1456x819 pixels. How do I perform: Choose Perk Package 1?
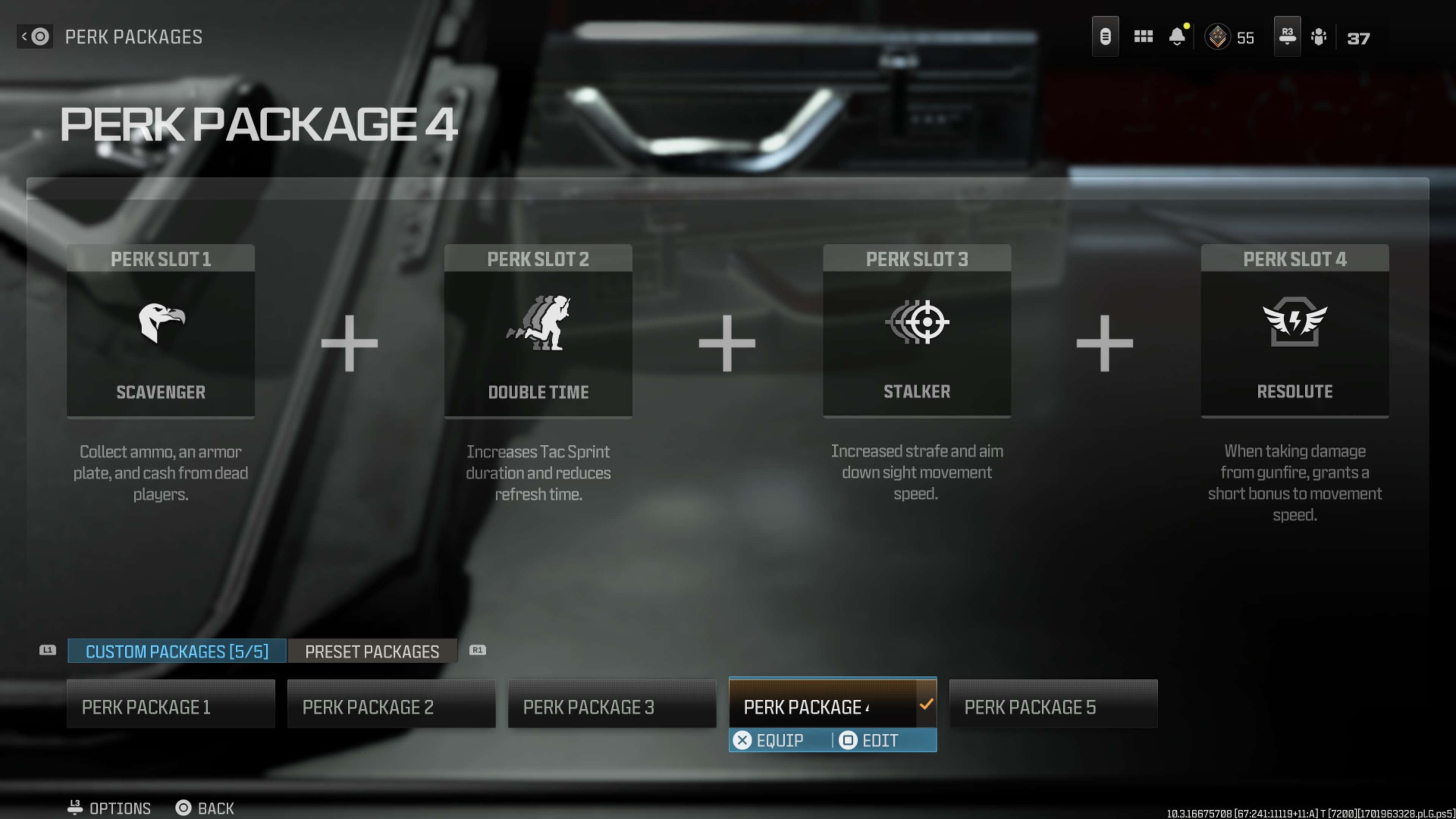coord(171,706)
